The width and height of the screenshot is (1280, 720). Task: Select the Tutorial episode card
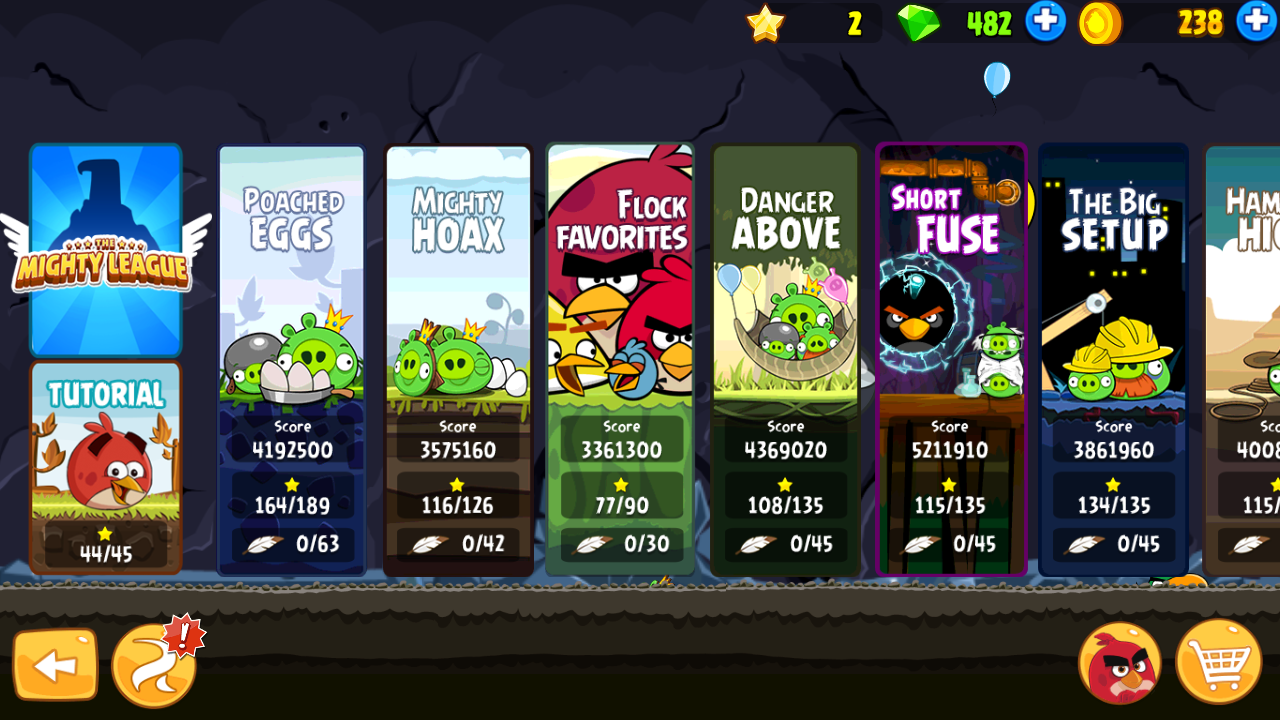(105, 467)
